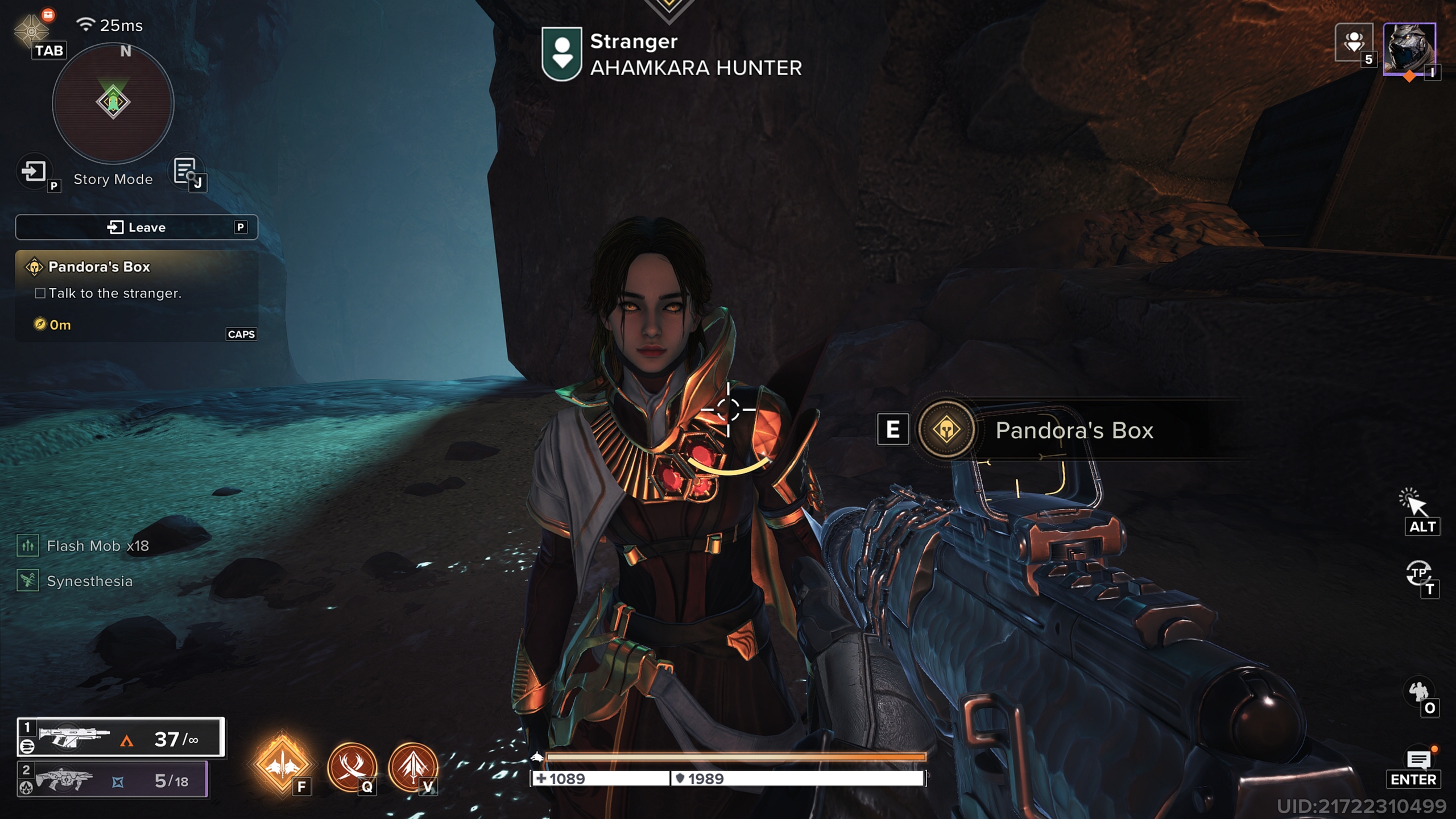Toggle the third-person view icon
Screen dimensions: 1456x819
tap(1420, 573)
